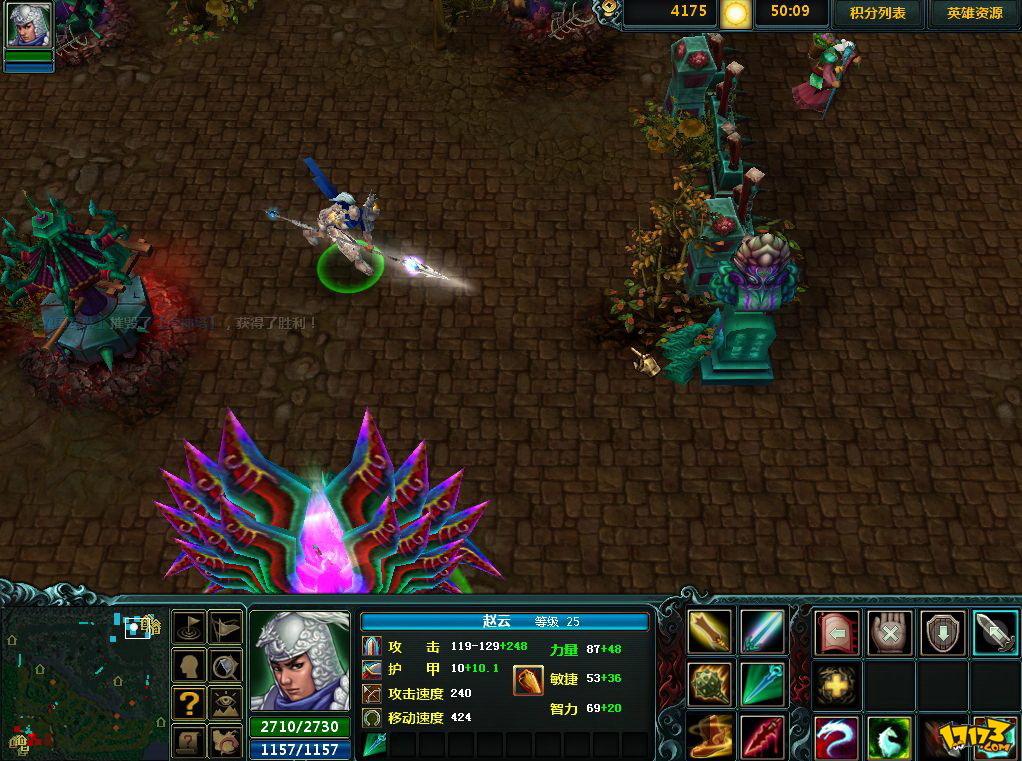Select the hero portrait in top-left corner
The width and height of the screenshot is (1022, 761).
coord(29,25)
